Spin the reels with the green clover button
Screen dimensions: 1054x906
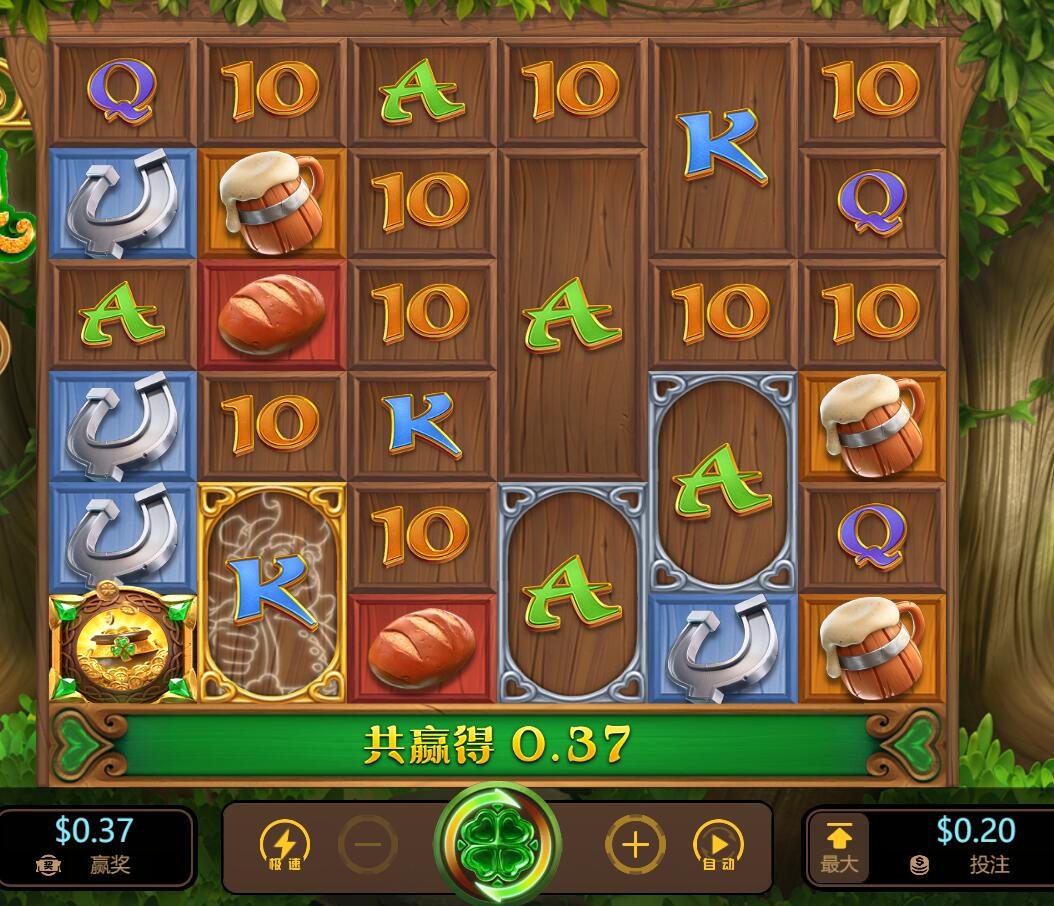coord(497,845)
